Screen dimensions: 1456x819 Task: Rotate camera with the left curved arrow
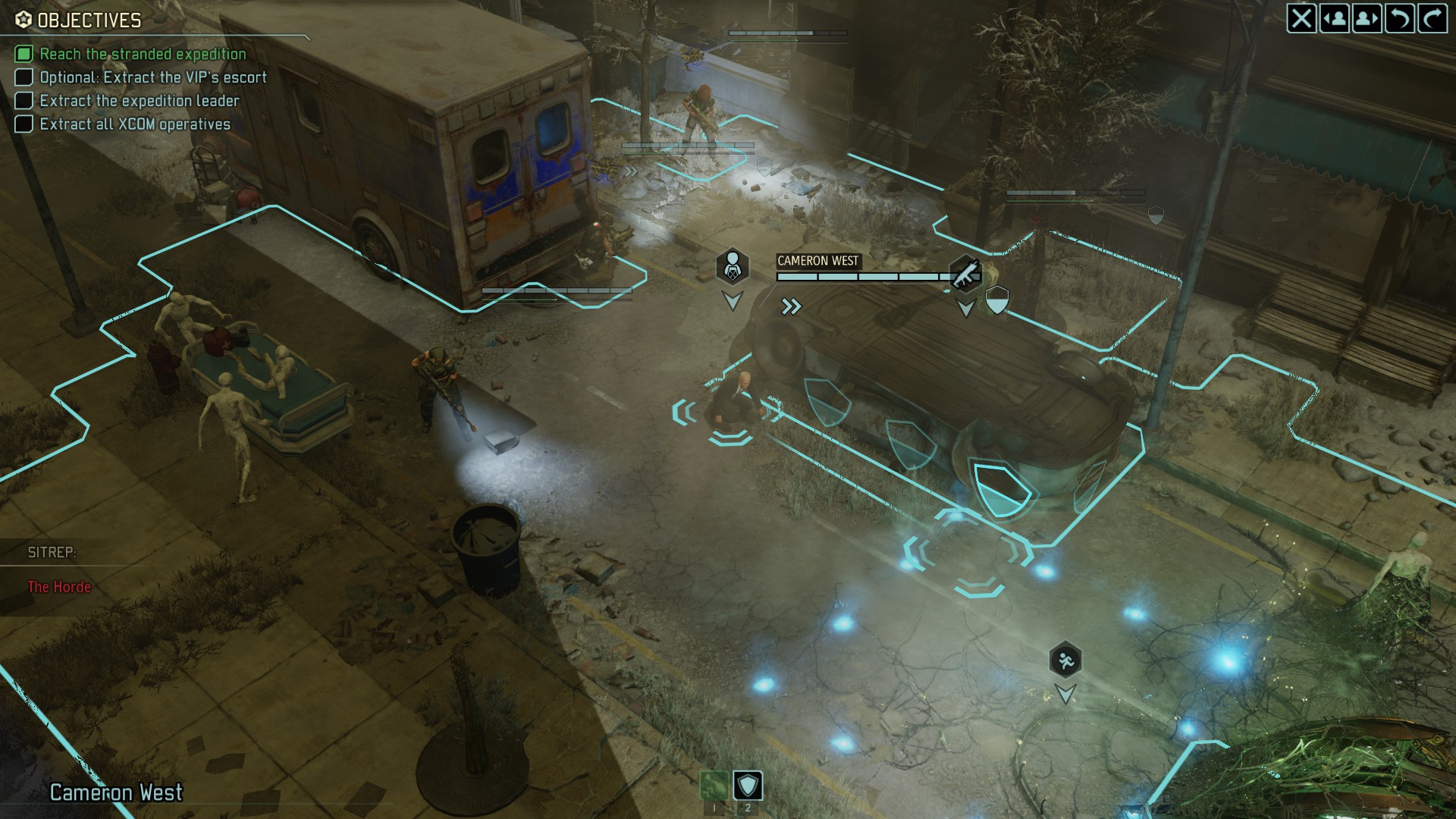pyautogui.click(x=1399, y=18)
